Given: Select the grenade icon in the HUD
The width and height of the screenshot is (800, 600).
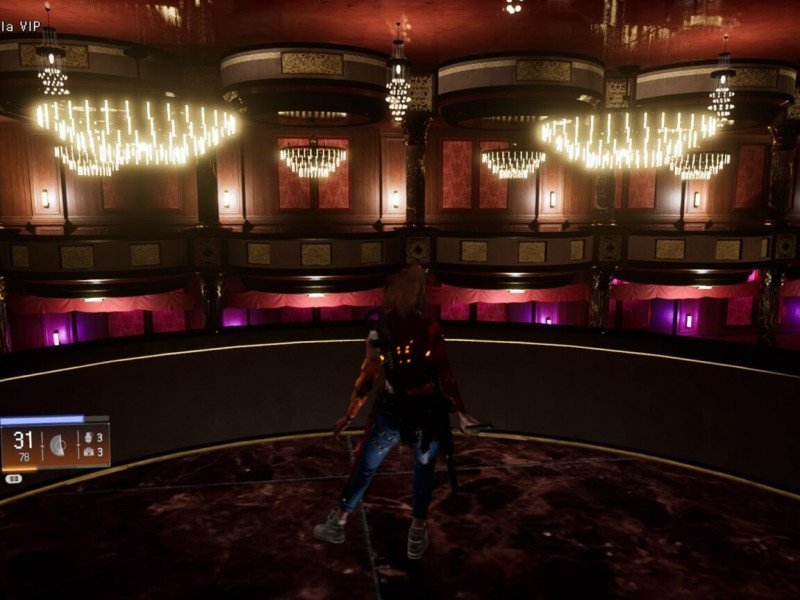Looking at the screenshot, I should [x=89, y=438].
